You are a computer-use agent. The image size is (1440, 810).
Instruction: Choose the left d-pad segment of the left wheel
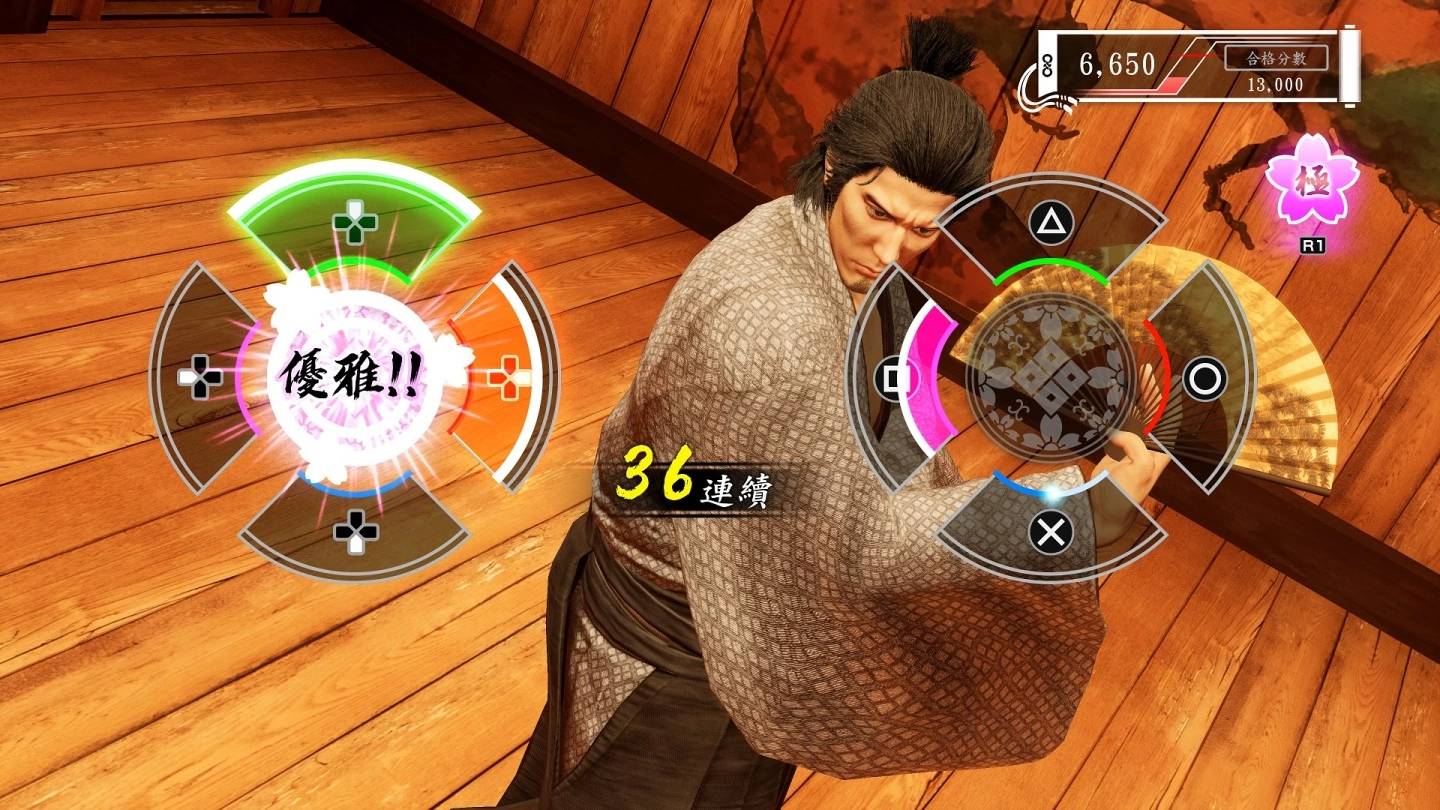200,377
